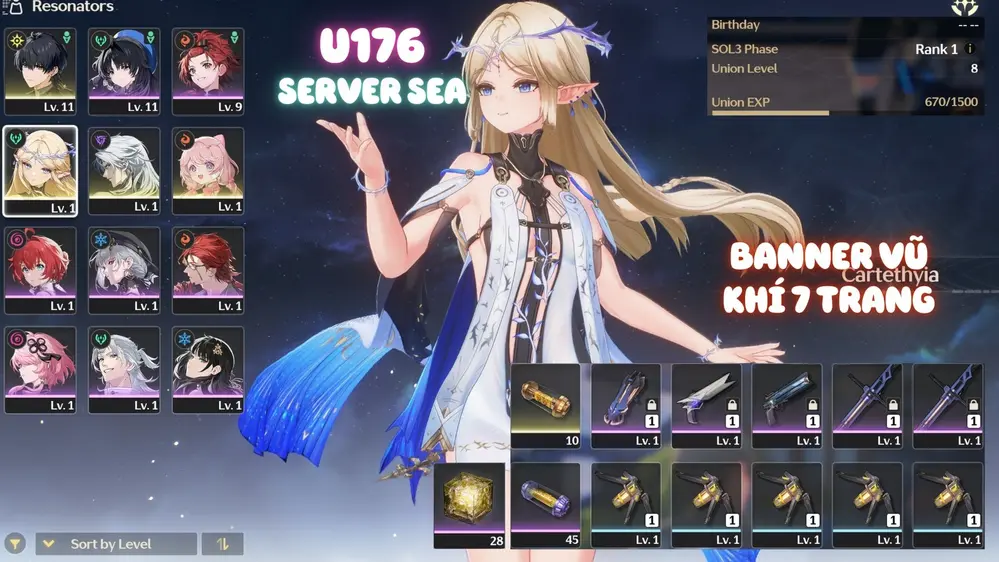The height and width of the screenshot is (562, 999).
Task: Select the golden tube item with count 10
Action: (545, 405)
